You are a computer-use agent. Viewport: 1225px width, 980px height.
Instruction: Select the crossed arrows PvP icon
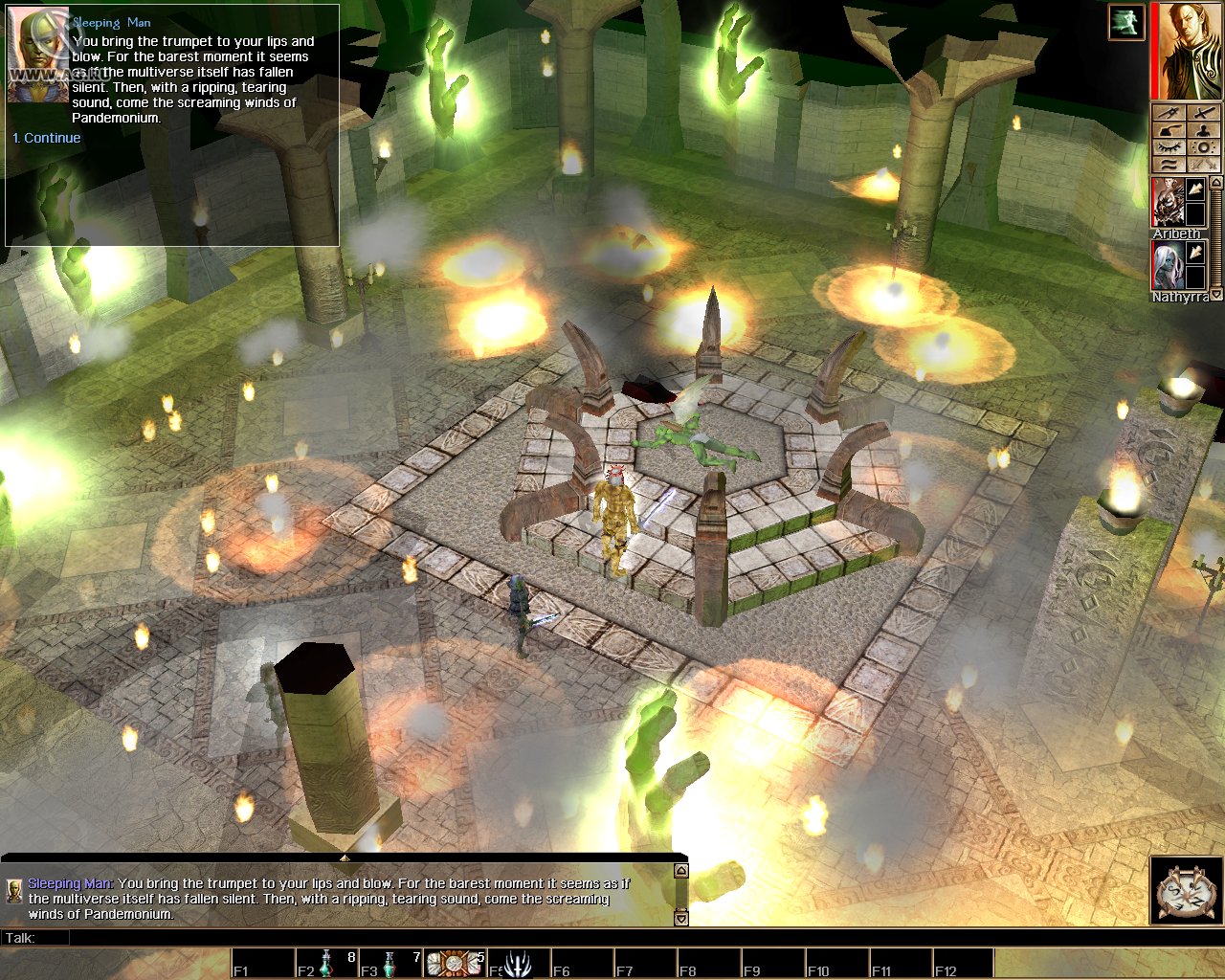click(x=1203, y=164)
